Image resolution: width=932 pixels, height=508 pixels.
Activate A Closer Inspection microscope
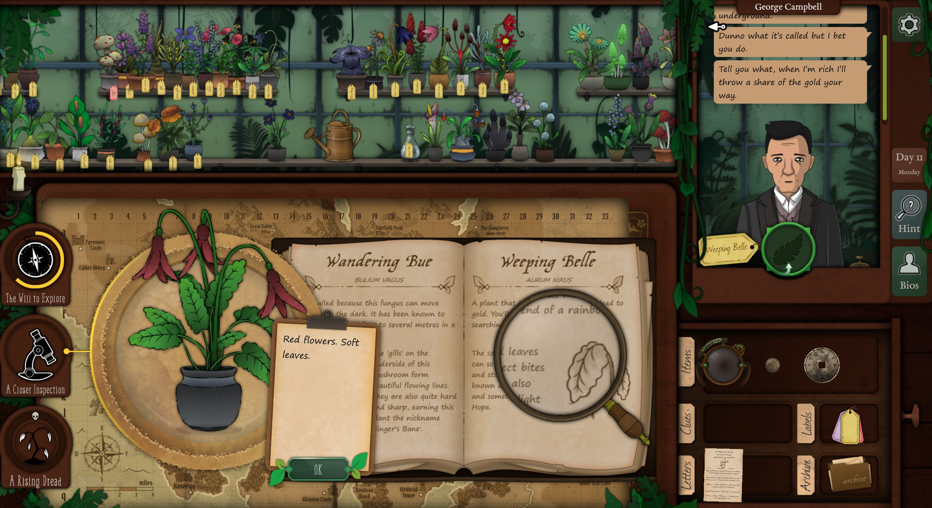(x=37, y=353)
